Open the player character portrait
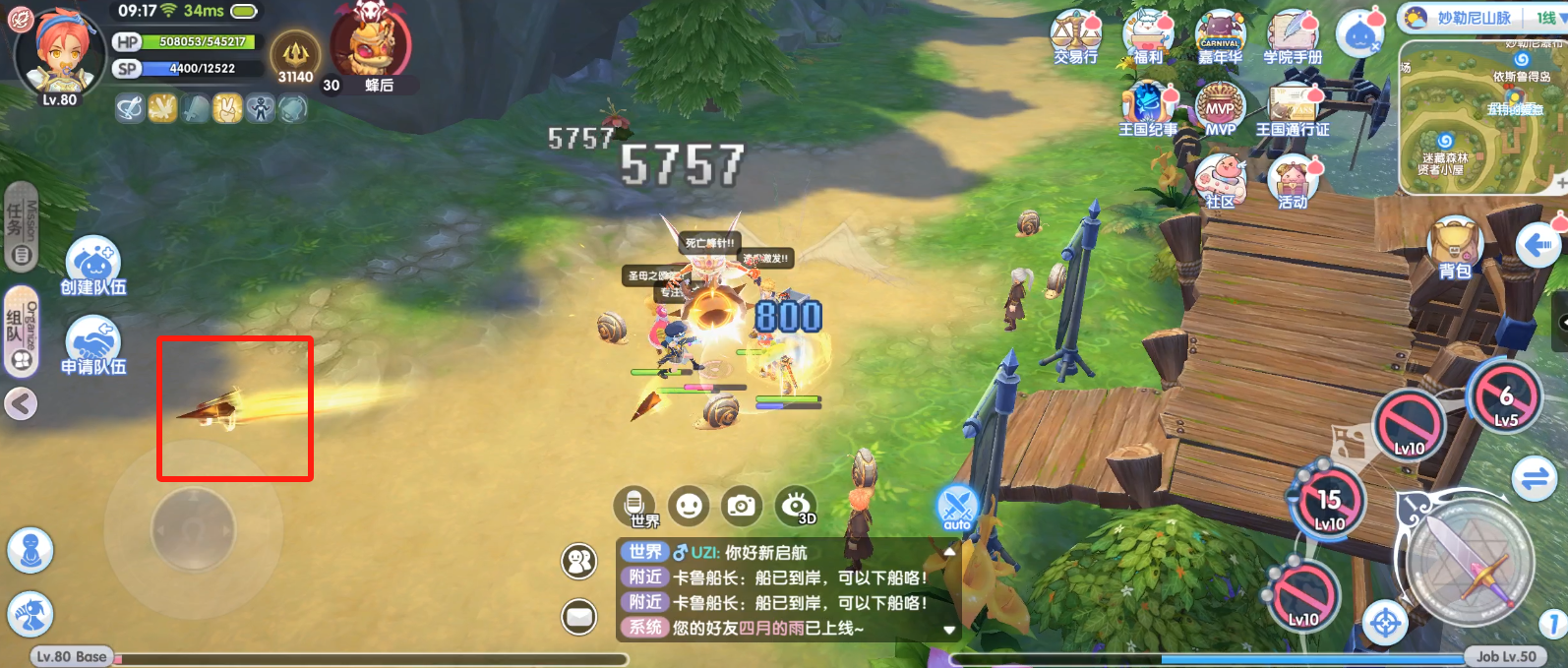The image size is (1568, 668). (x=59, y=51)
